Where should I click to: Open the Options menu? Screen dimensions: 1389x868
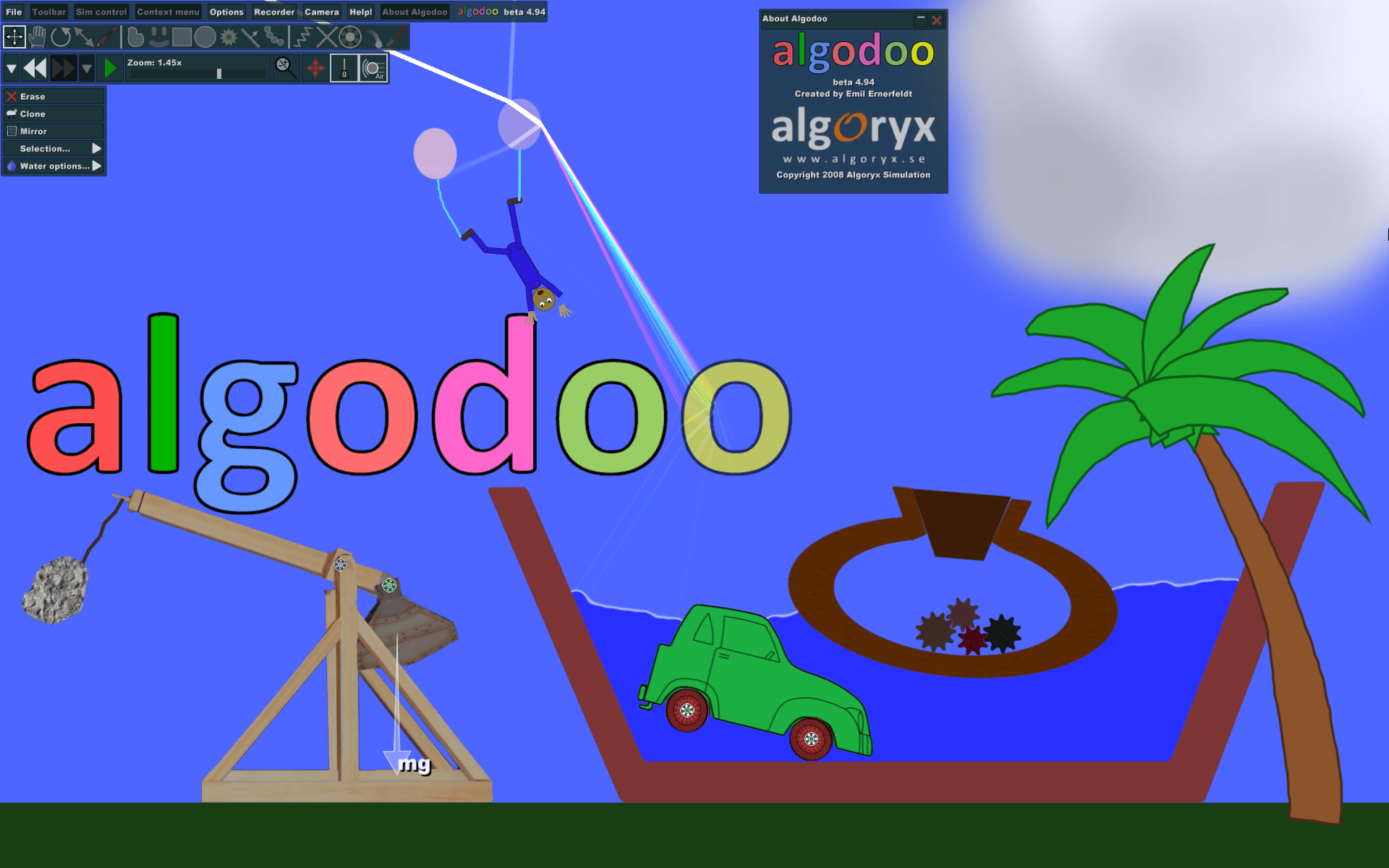tap(226, 12)
